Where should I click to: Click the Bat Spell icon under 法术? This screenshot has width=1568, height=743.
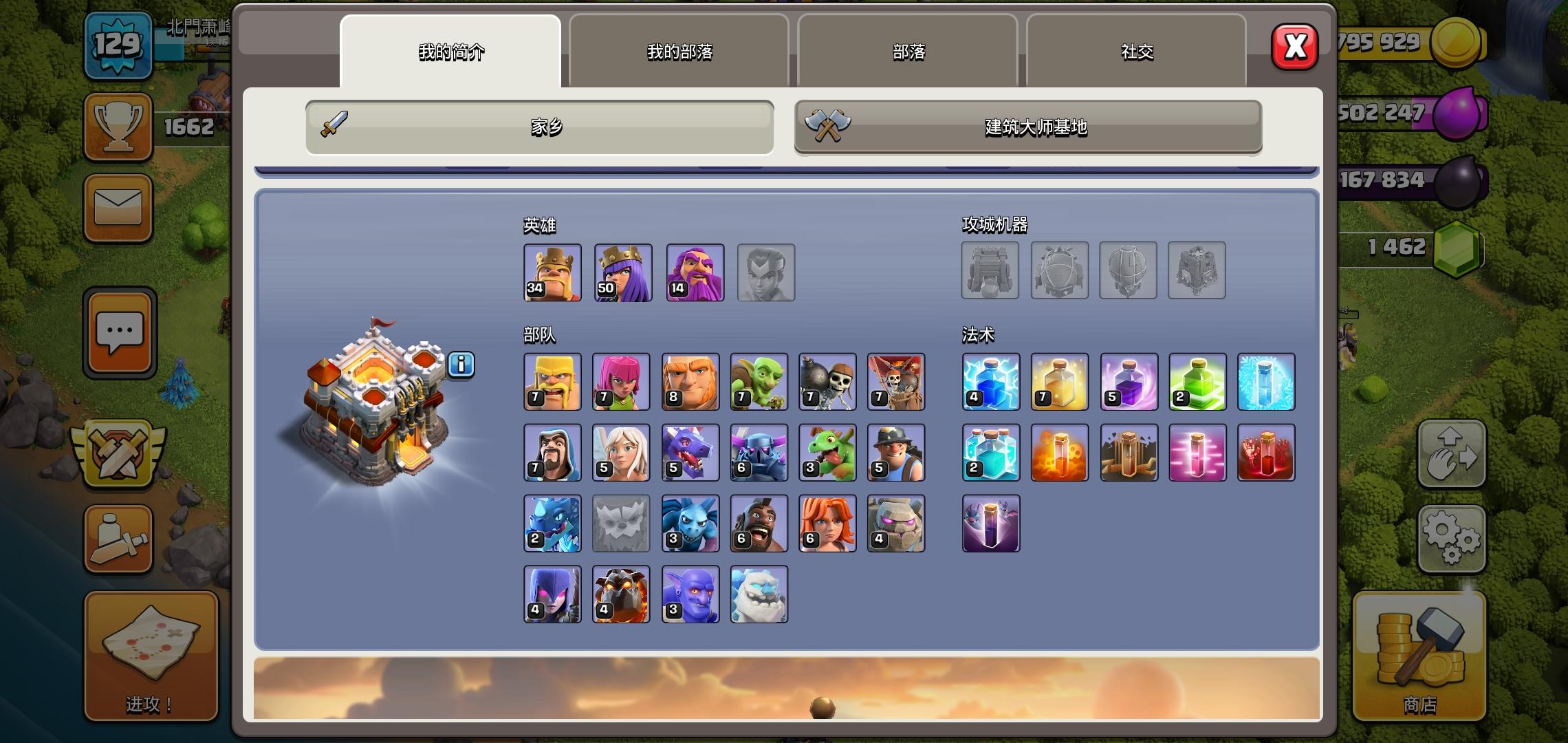click(x=990, y=524)
